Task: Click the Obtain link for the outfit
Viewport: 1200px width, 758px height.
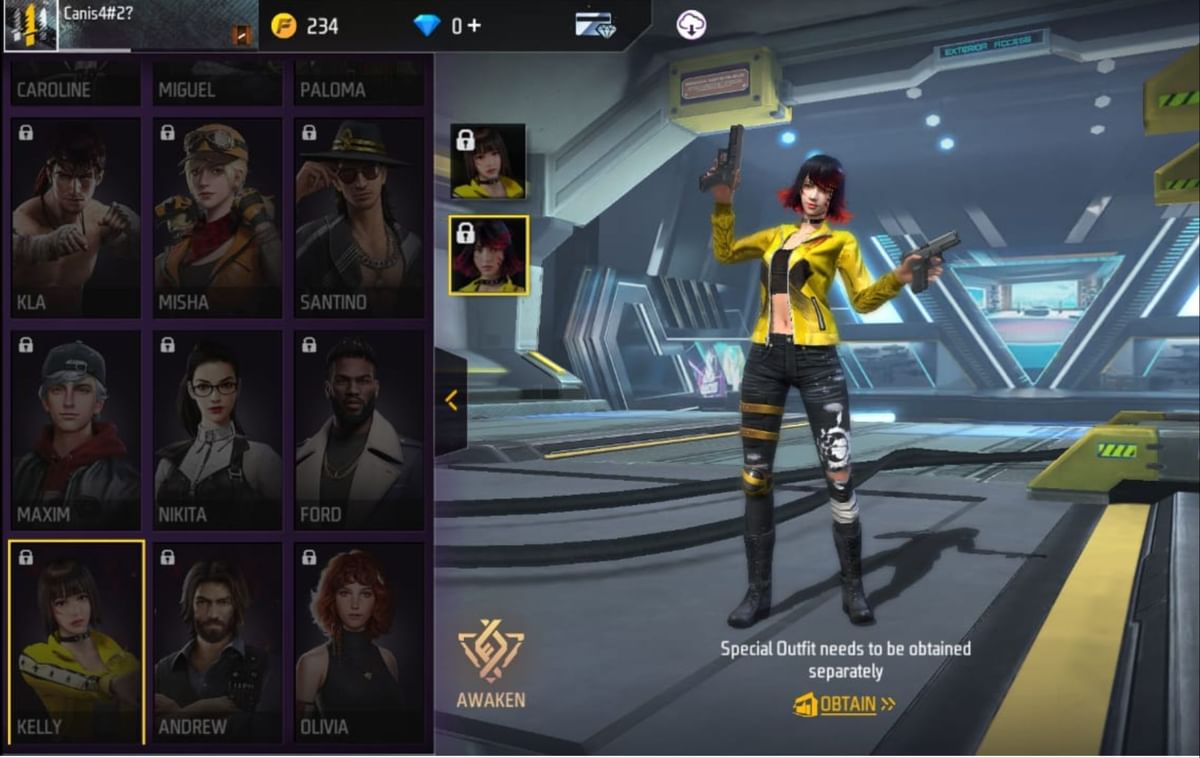Action: (845, 704)
